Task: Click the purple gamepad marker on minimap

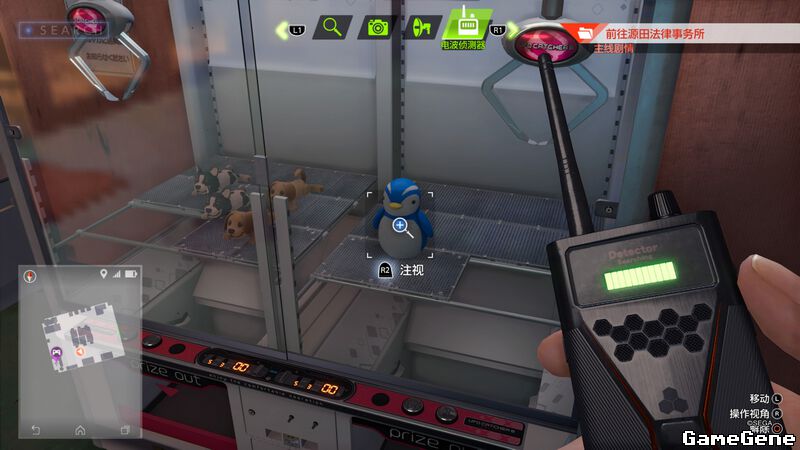Action: click(x=56, y=352)
